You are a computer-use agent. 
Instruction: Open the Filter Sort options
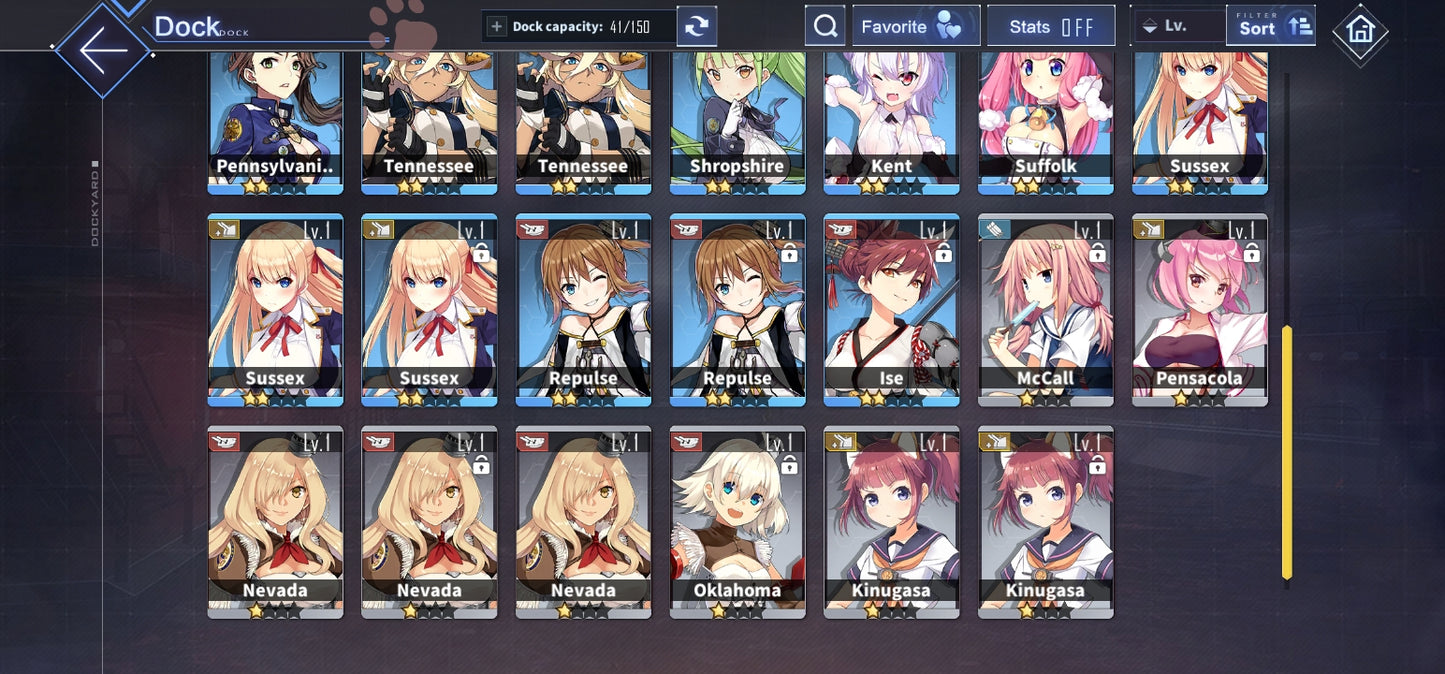pyautogui.click(x=1270, y=26)
